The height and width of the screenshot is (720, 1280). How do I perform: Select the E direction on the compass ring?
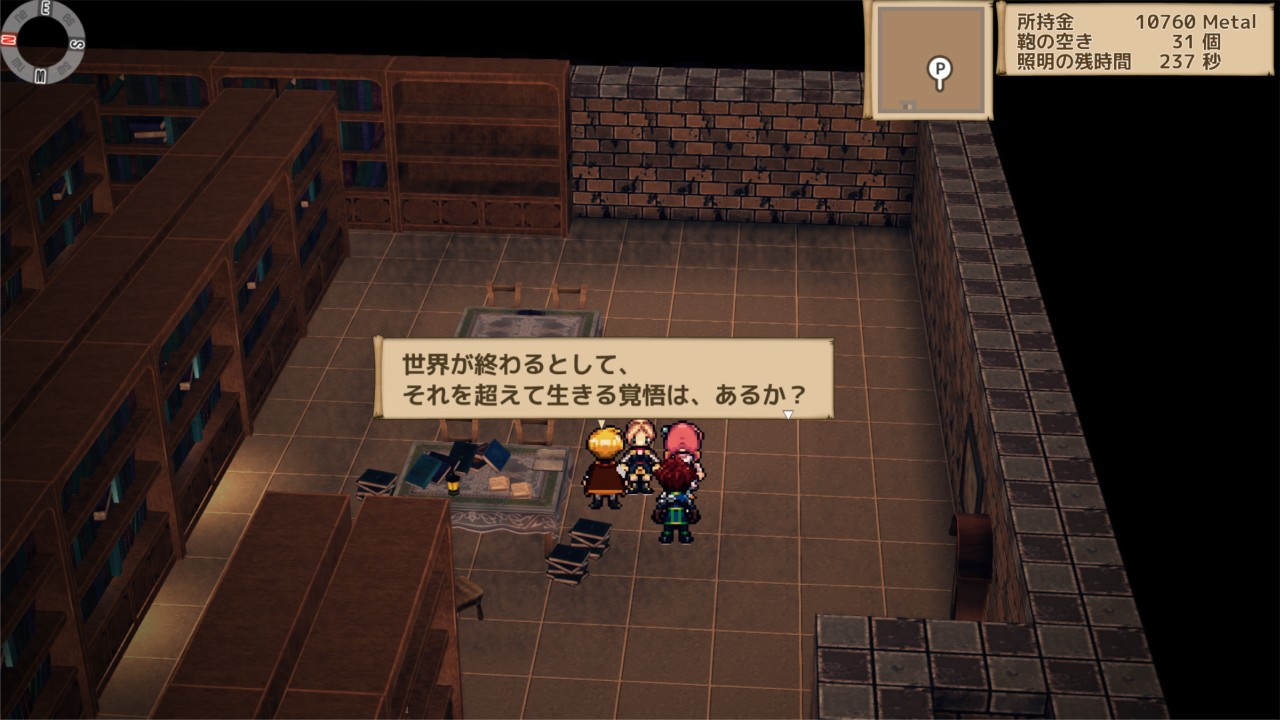[45, 6]
